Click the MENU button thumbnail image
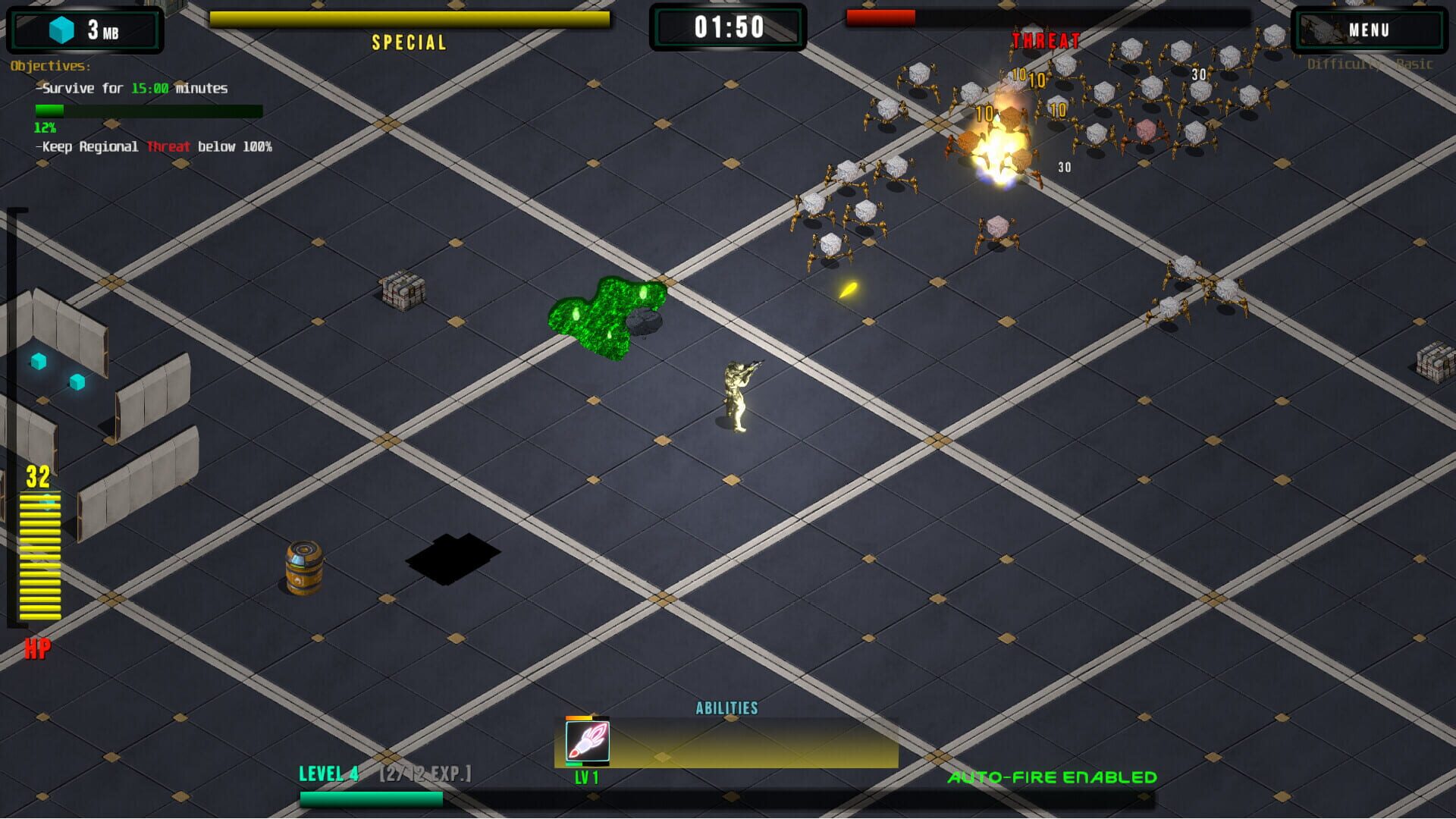The image size is (1456, 819). (1326, 29)
